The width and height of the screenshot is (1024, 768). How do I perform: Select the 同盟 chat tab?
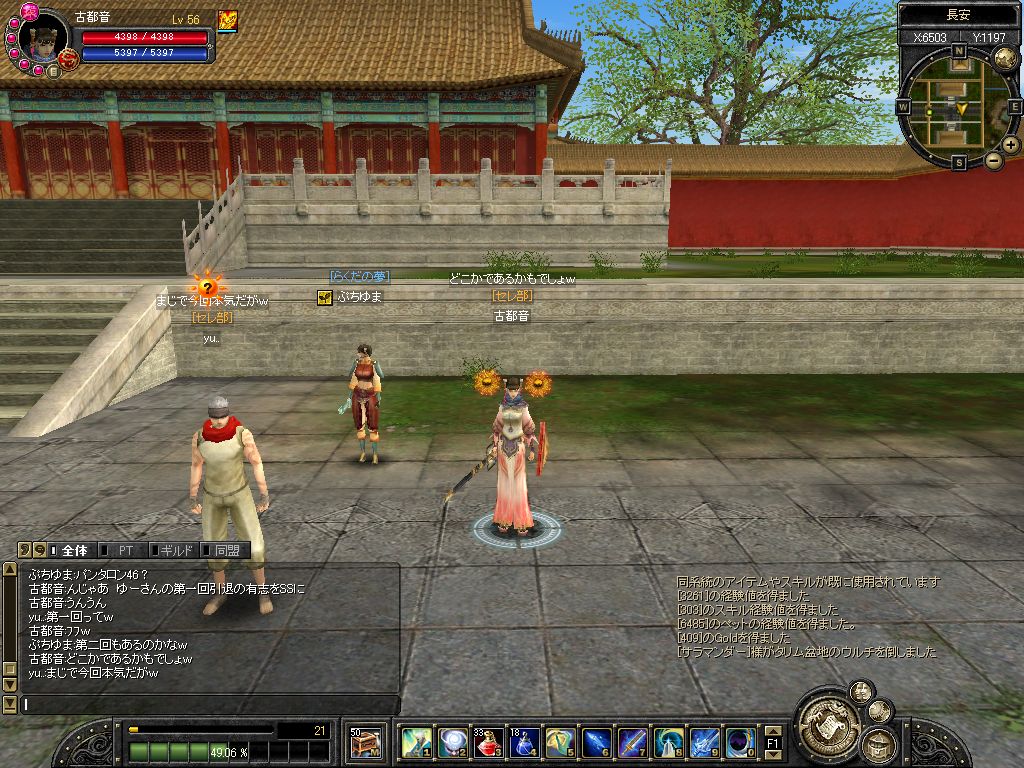pos(225,550)
